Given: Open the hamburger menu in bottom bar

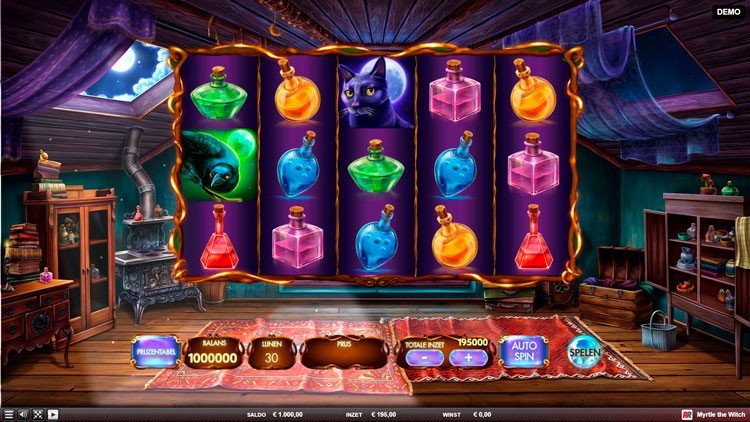Looking at the screenshot, I should [9, 414].
